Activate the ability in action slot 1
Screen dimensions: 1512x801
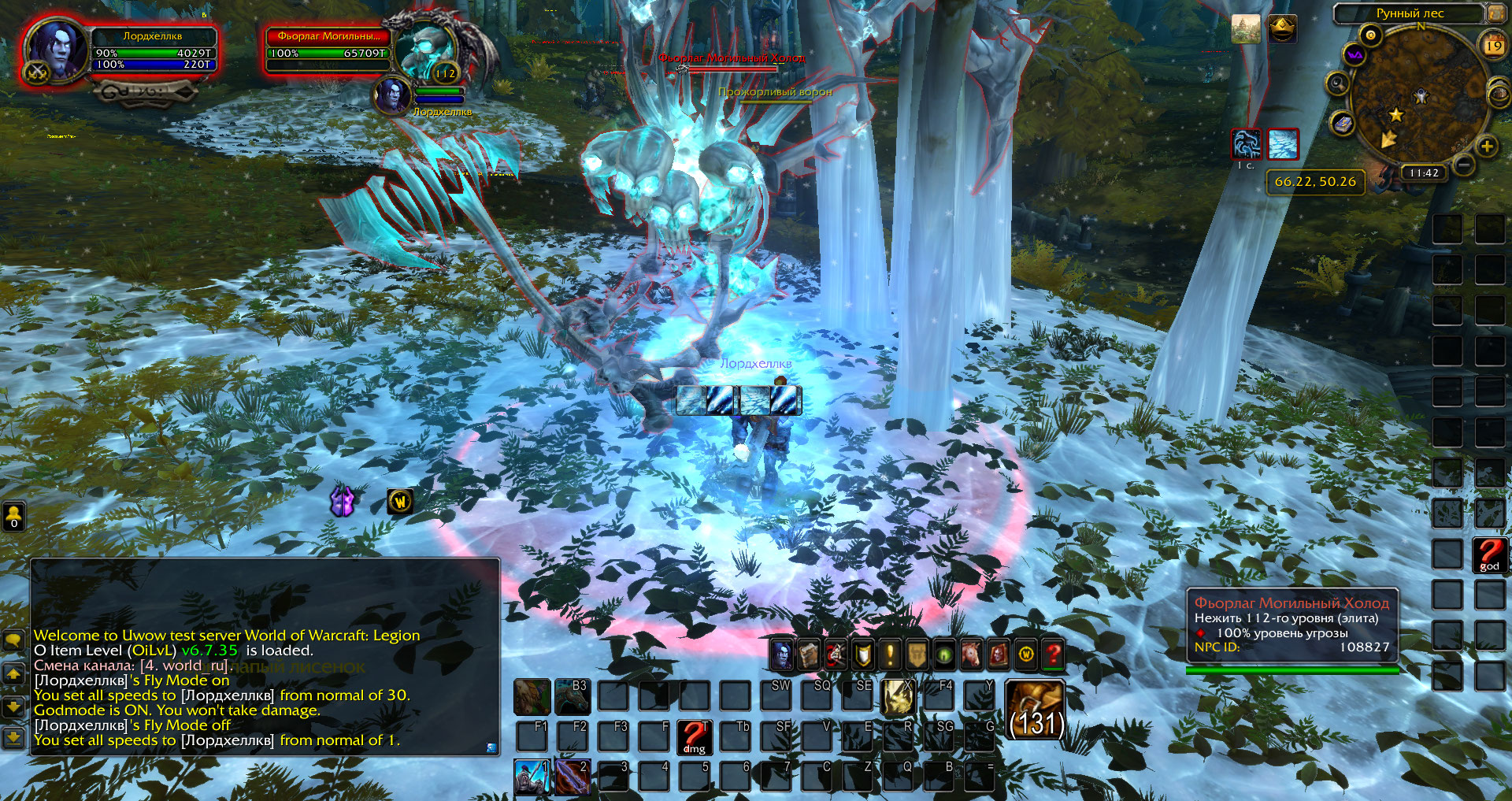(532, 777)
